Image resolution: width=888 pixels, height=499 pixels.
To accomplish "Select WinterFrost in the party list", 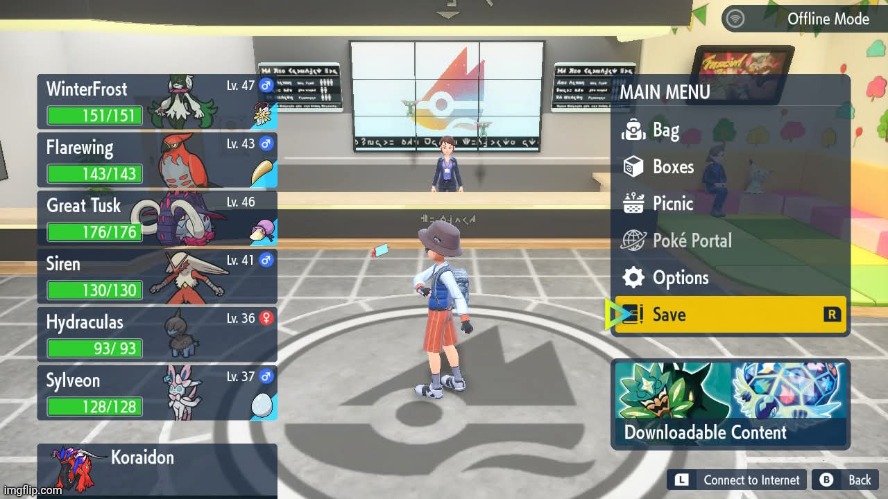I will 157,101.
